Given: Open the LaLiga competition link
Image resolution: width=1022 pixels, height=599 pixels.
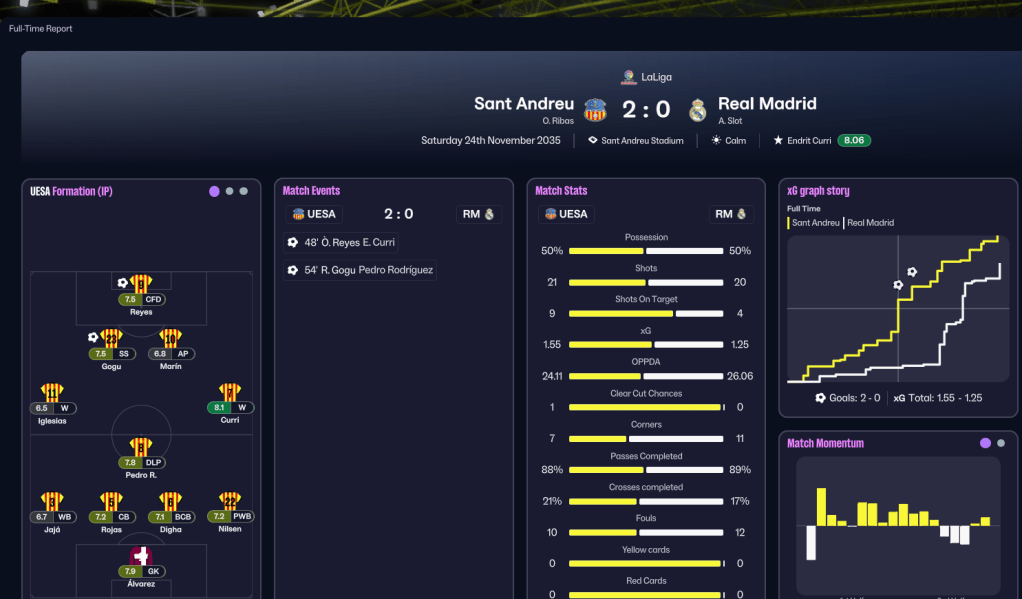Looking at the screenshot, I should tap(648, 77).
